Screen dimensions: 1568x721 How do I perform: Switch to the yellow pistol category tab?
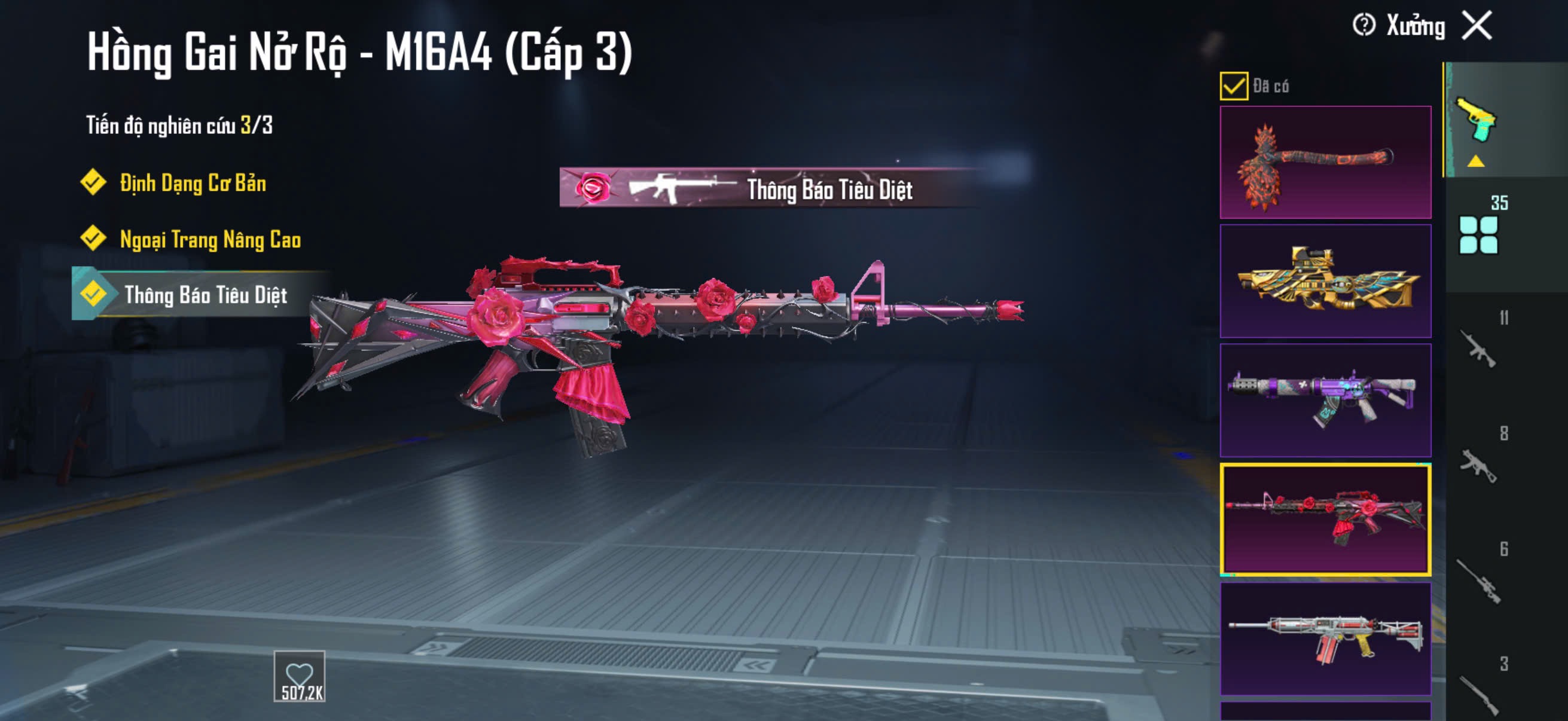tap(1477, 121)
